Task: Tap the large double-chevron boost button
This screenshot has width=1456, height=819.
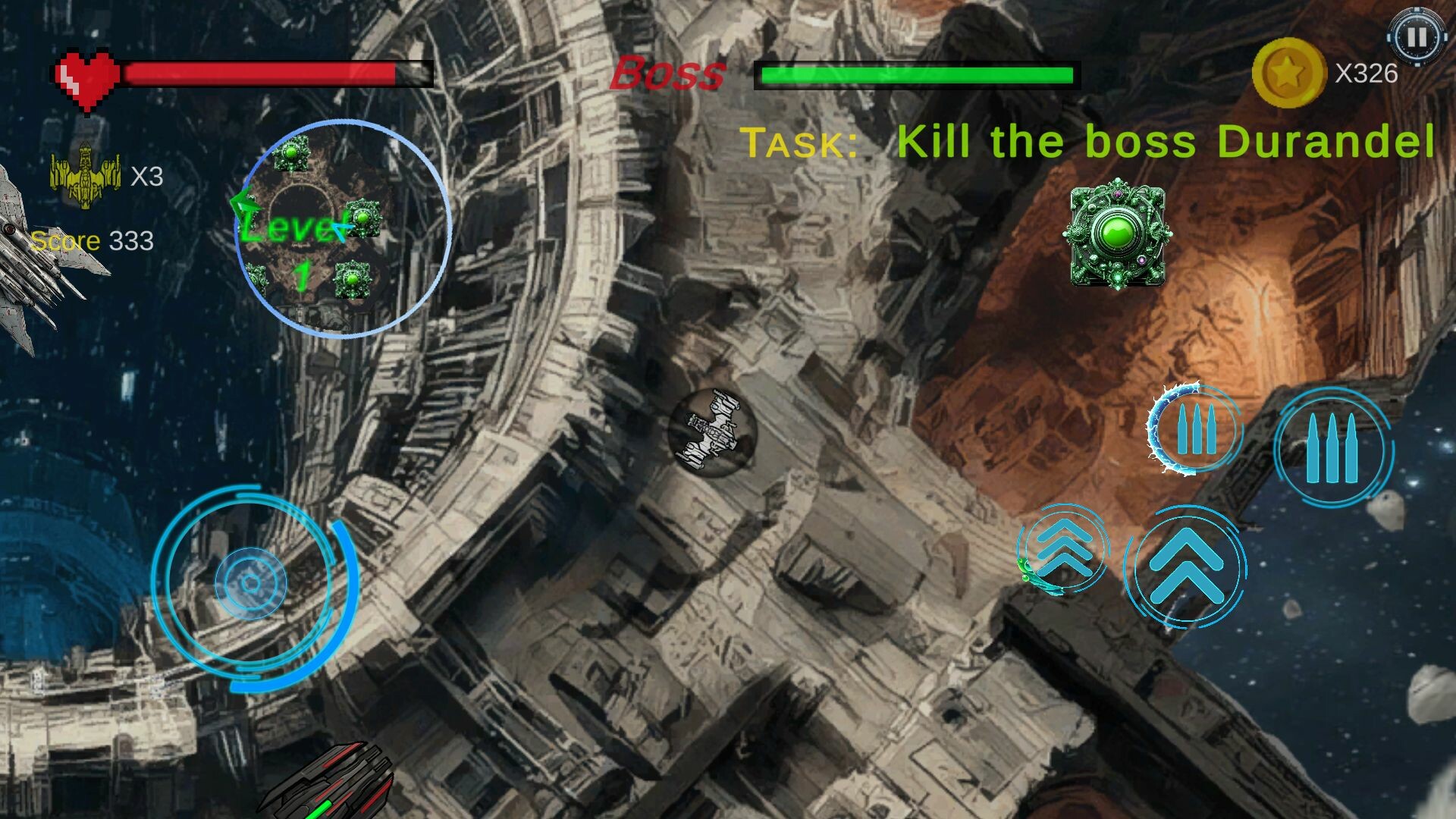Action: (1185, 566)
